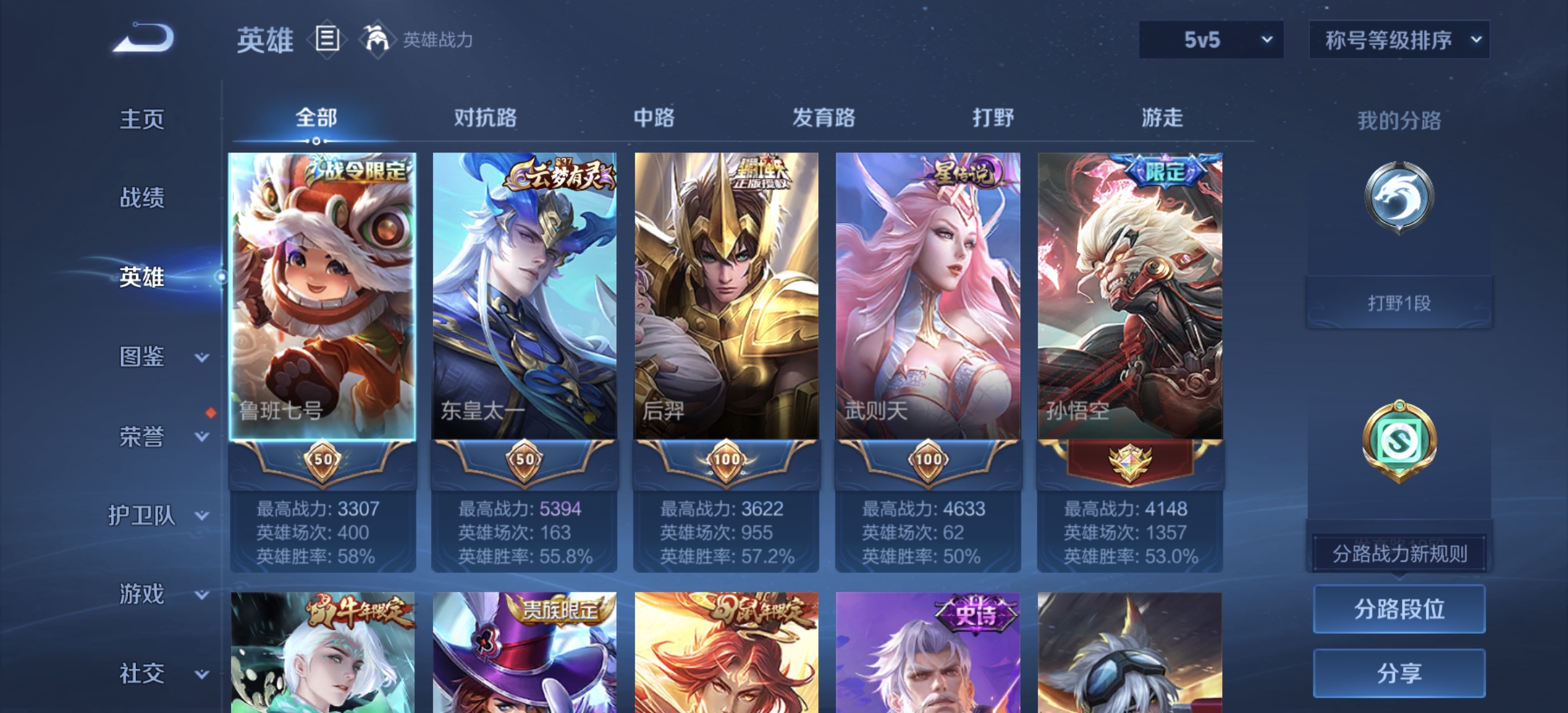The height and width of the screenshot is (713, 1568).
Task: Open the 5v5 mode dropdown
Action: 1210,38
